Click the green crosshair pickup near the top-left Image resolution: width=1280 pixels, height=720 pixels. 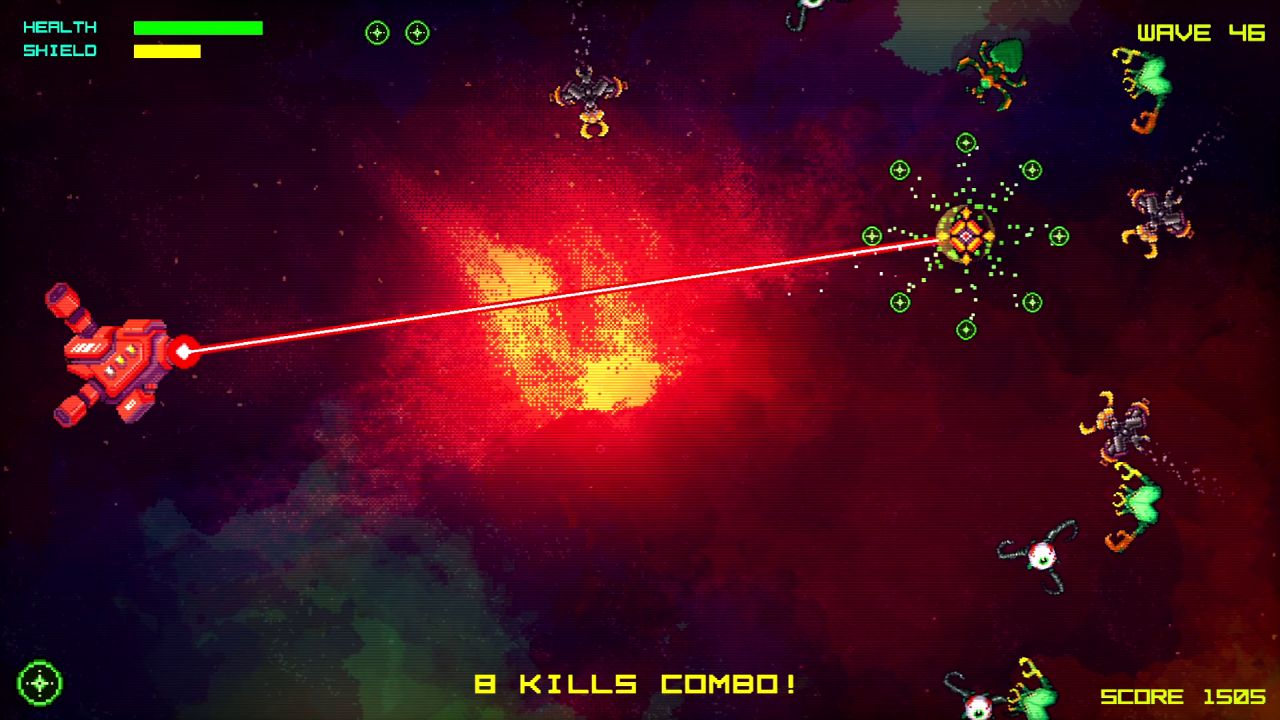pyautogui.click(x=377, y=32)
